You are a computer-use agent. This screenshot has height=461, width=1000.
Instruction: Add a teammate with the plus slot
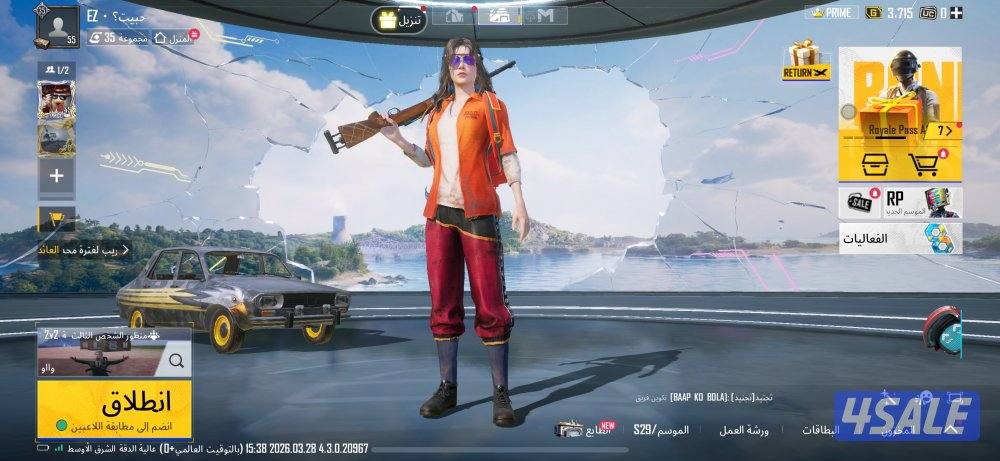(x=56, y=177)
